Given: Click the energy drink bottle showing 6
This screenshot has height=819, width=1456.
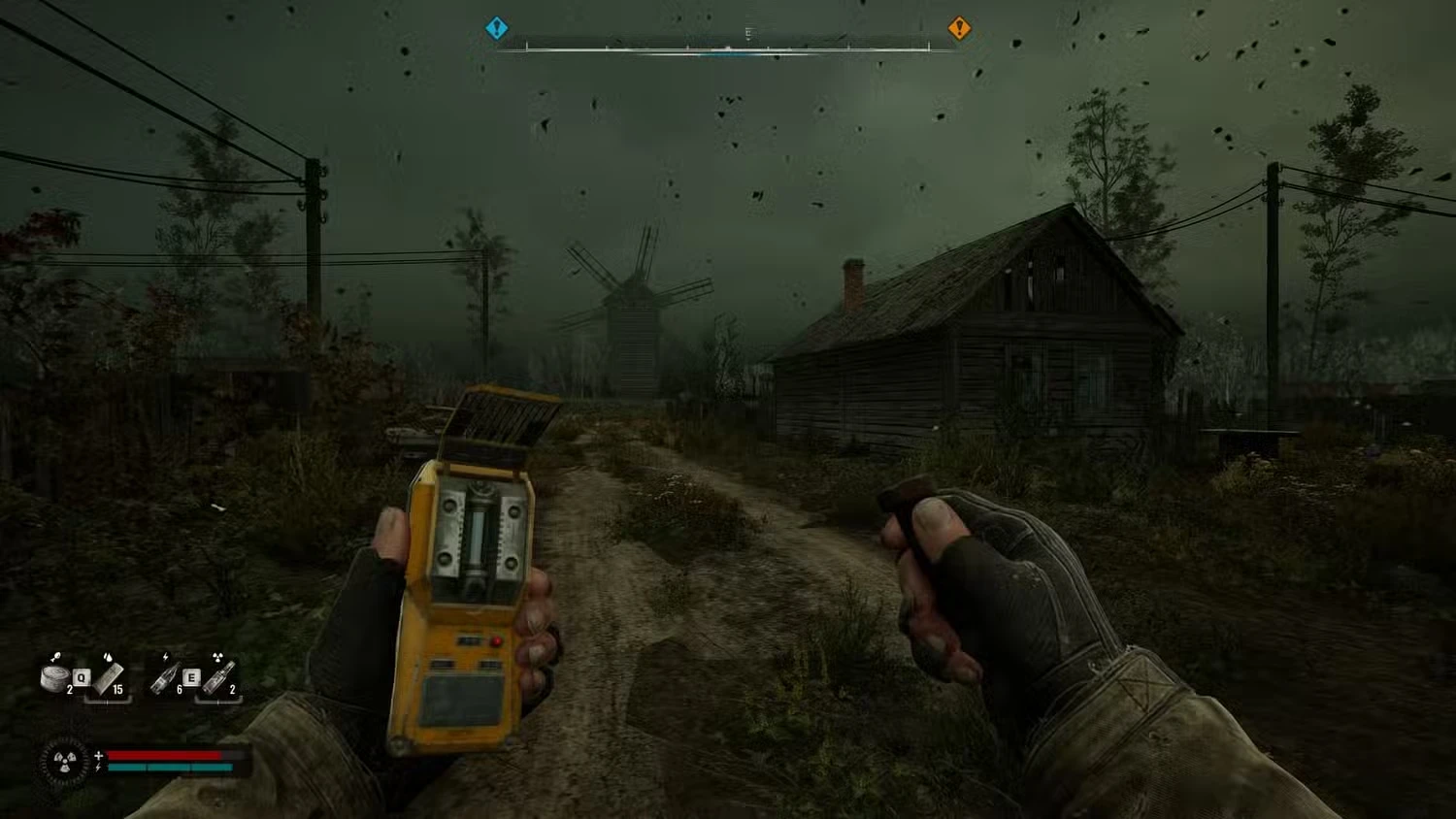Looking at the screenshot, I should (164, 677).
